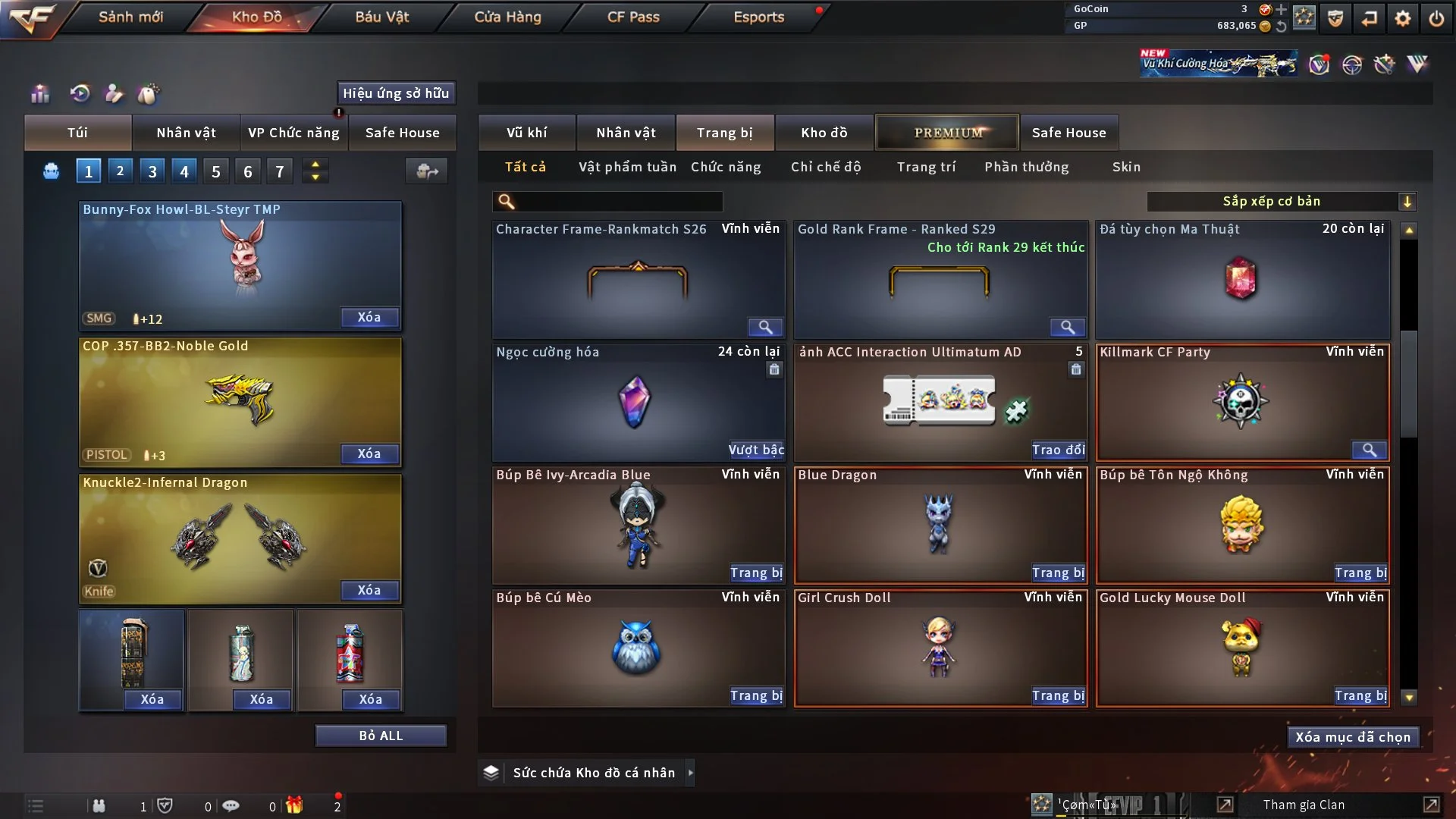
Task: Unequip everything with Bỏ ALL
Action: (x=381, y=736)
